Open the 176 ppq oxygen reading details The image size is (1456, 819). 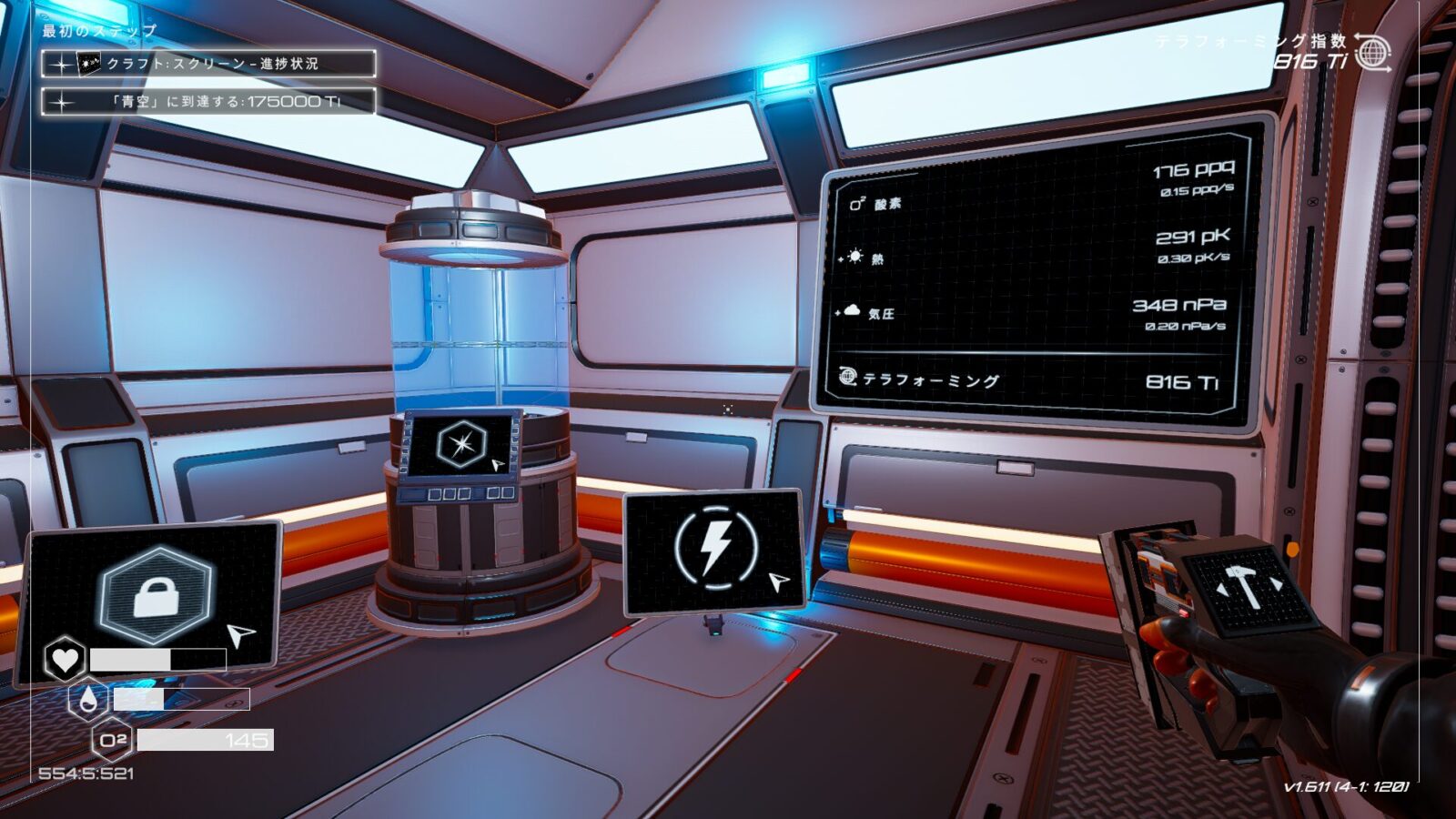1194,169
